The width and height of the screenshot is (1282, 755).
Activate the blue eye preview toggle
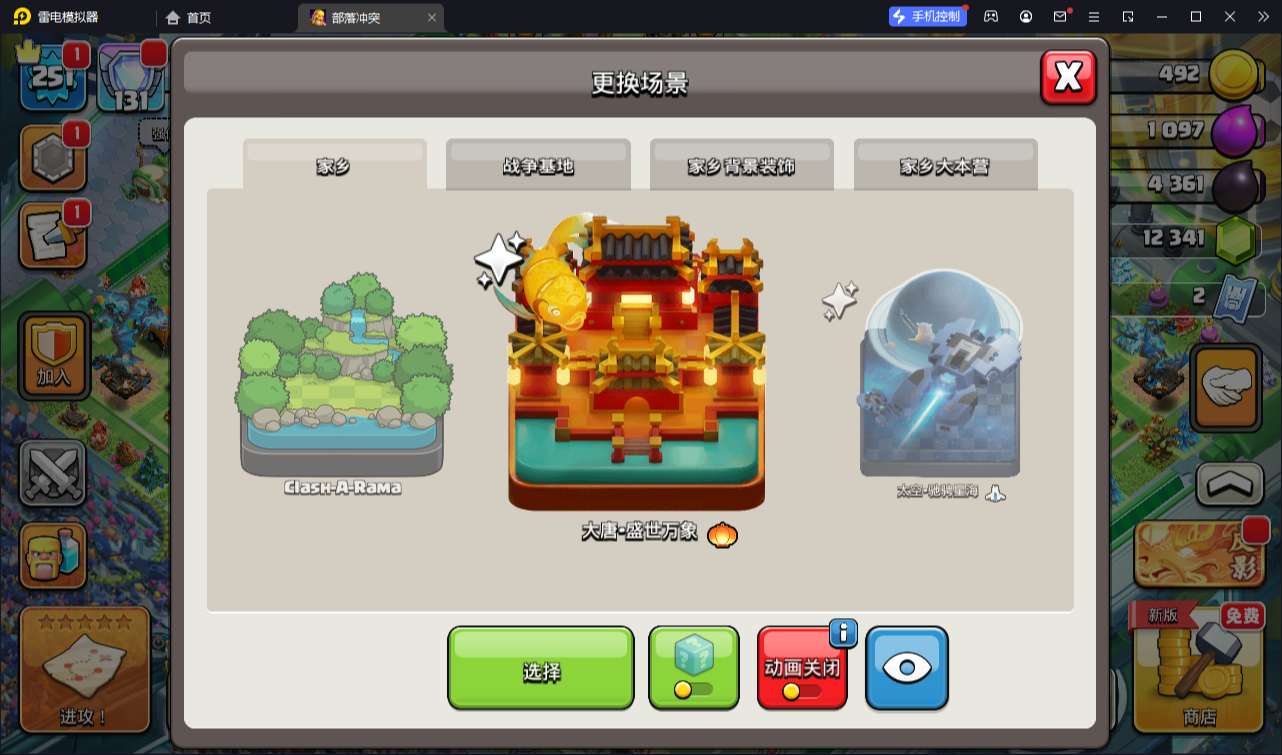[906, 666]
